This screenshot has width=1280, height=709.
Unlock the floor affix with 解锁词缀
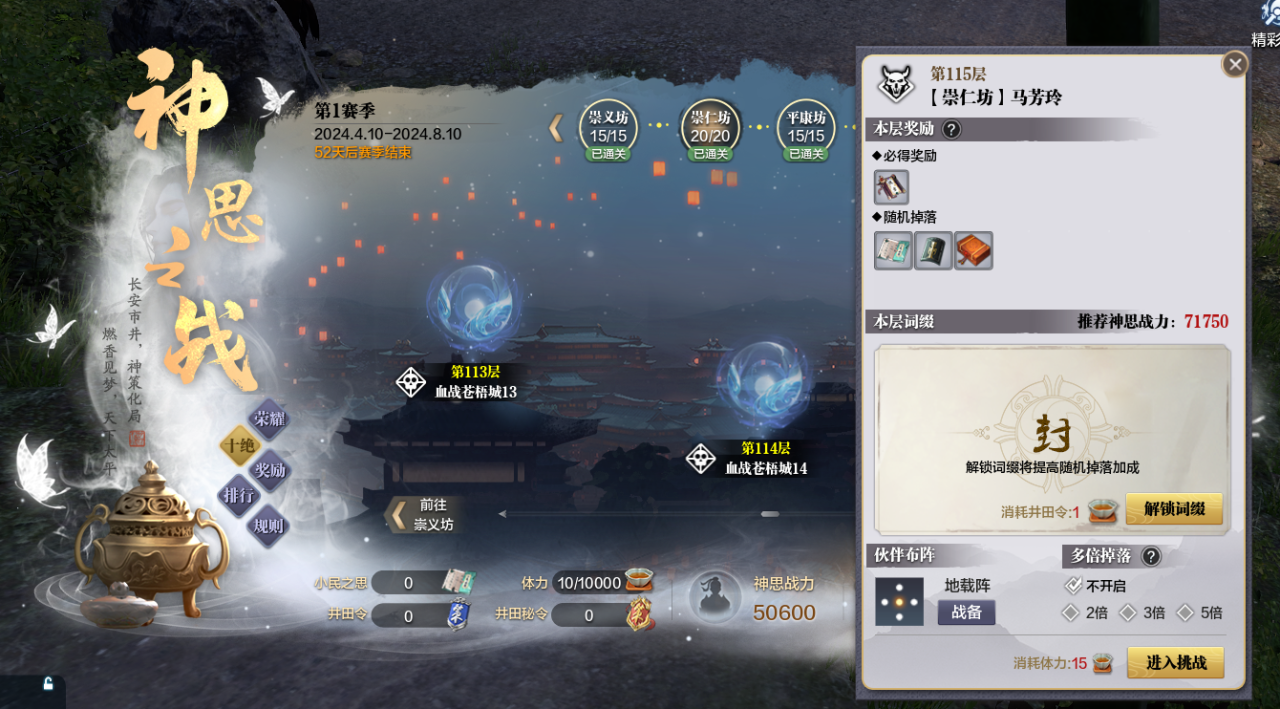click(1174, 509)
